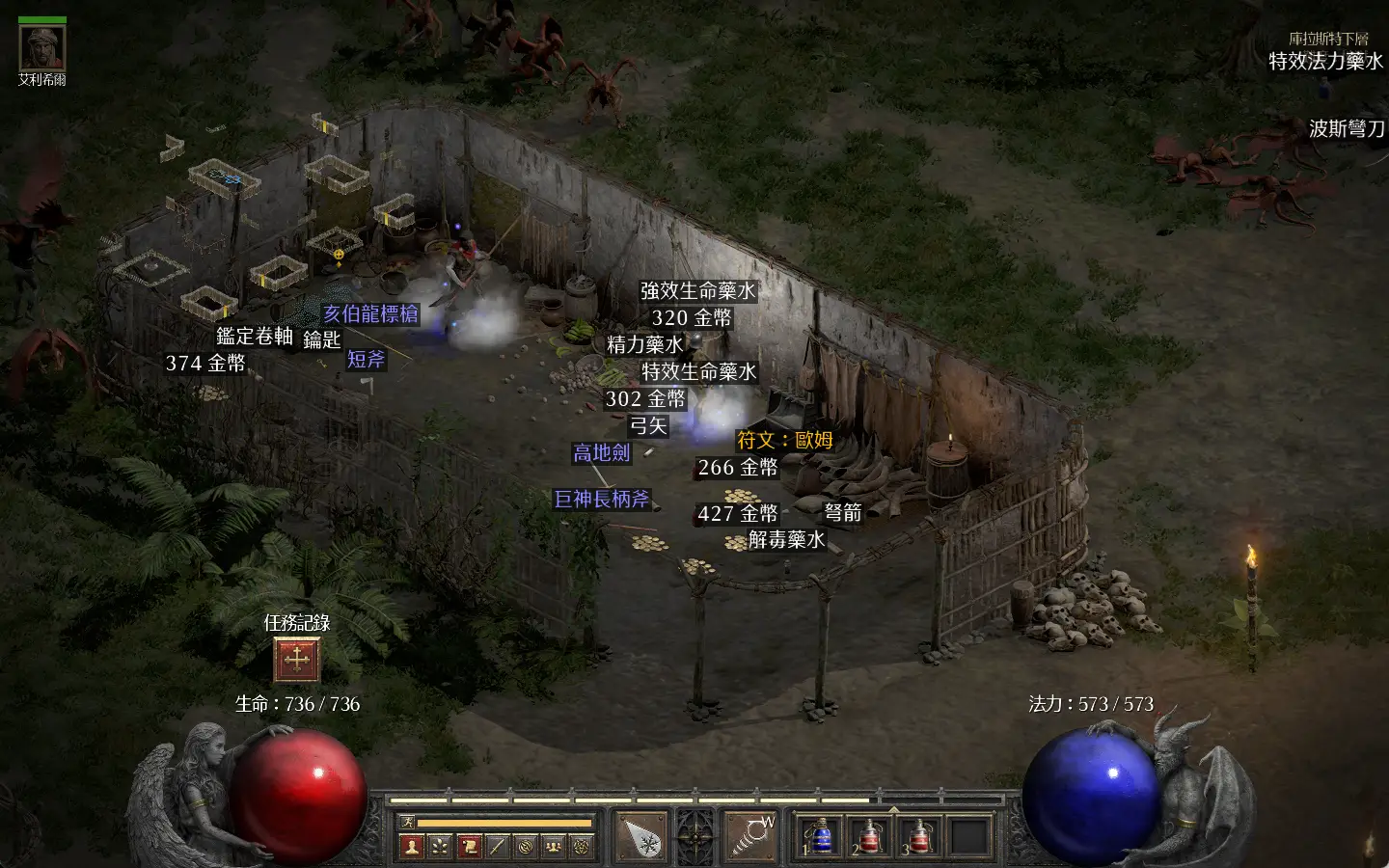Image resolution: width=1389 pixels, height=868 pixels.
Task: Use the blue mana potion in belt slot 1
Action: 820,836
